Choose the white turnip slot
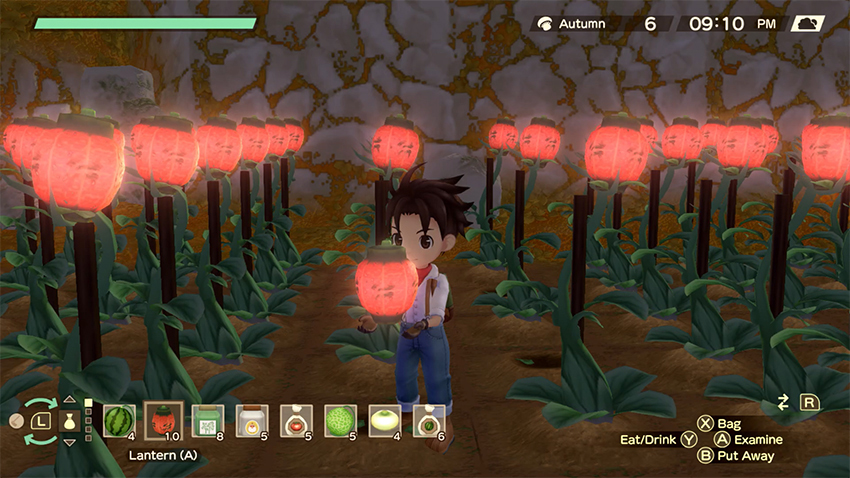The width and height of the screenshot is (850, 478). pyautogui.click(x=385, y=421)
